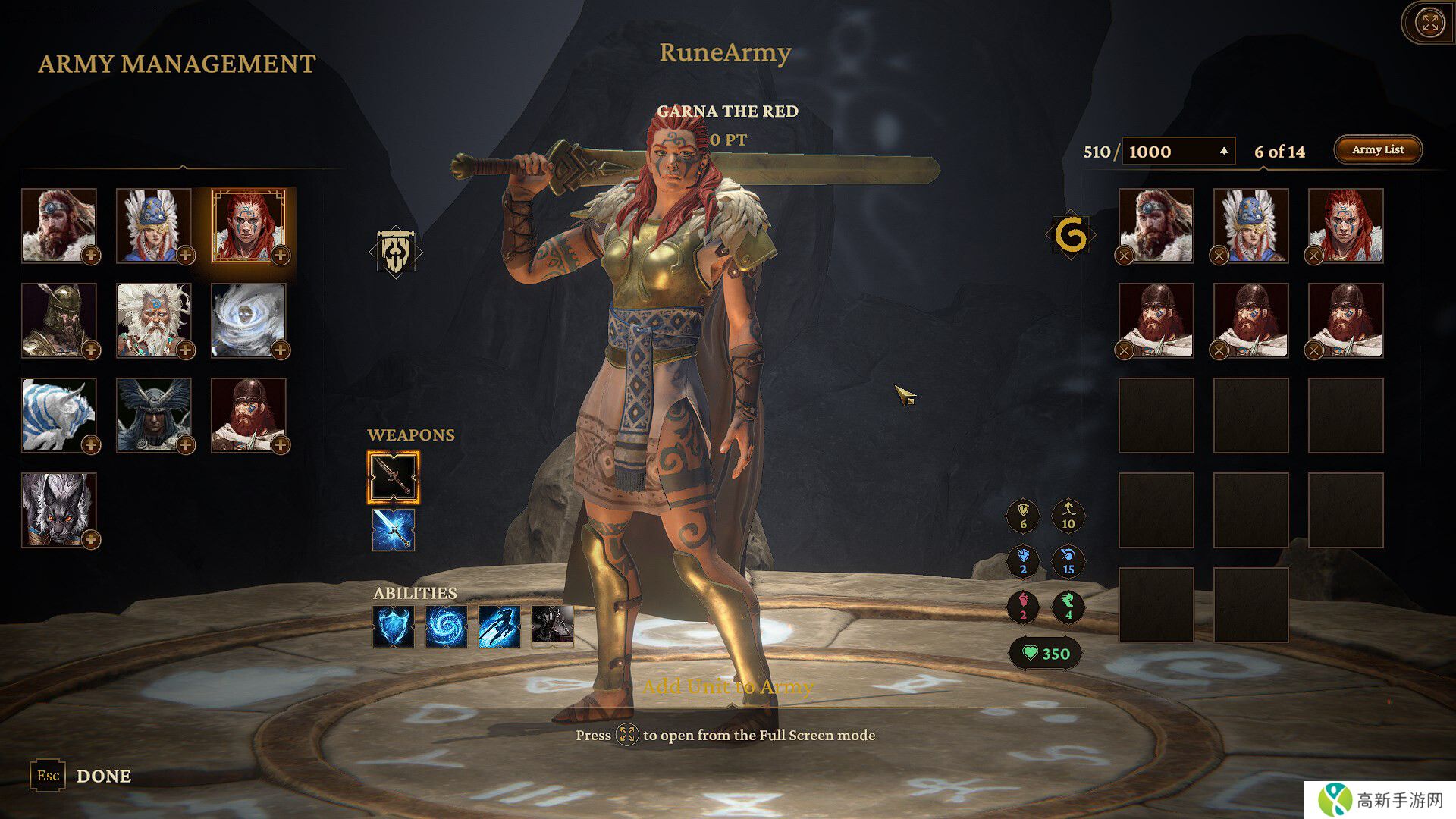
Task: View the blue shield ability
Action: tap(394, 626)
